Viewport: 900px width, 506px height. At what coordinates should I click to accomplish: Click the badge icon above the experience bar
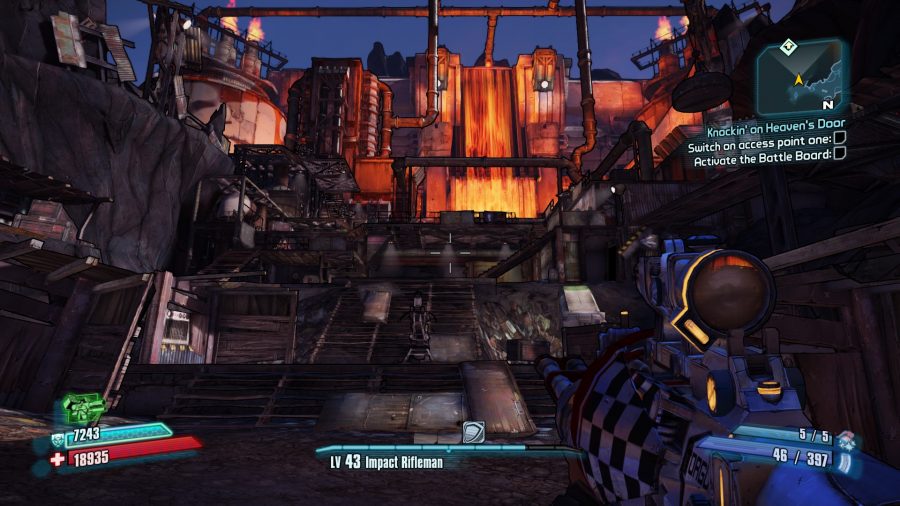[473, 431]
